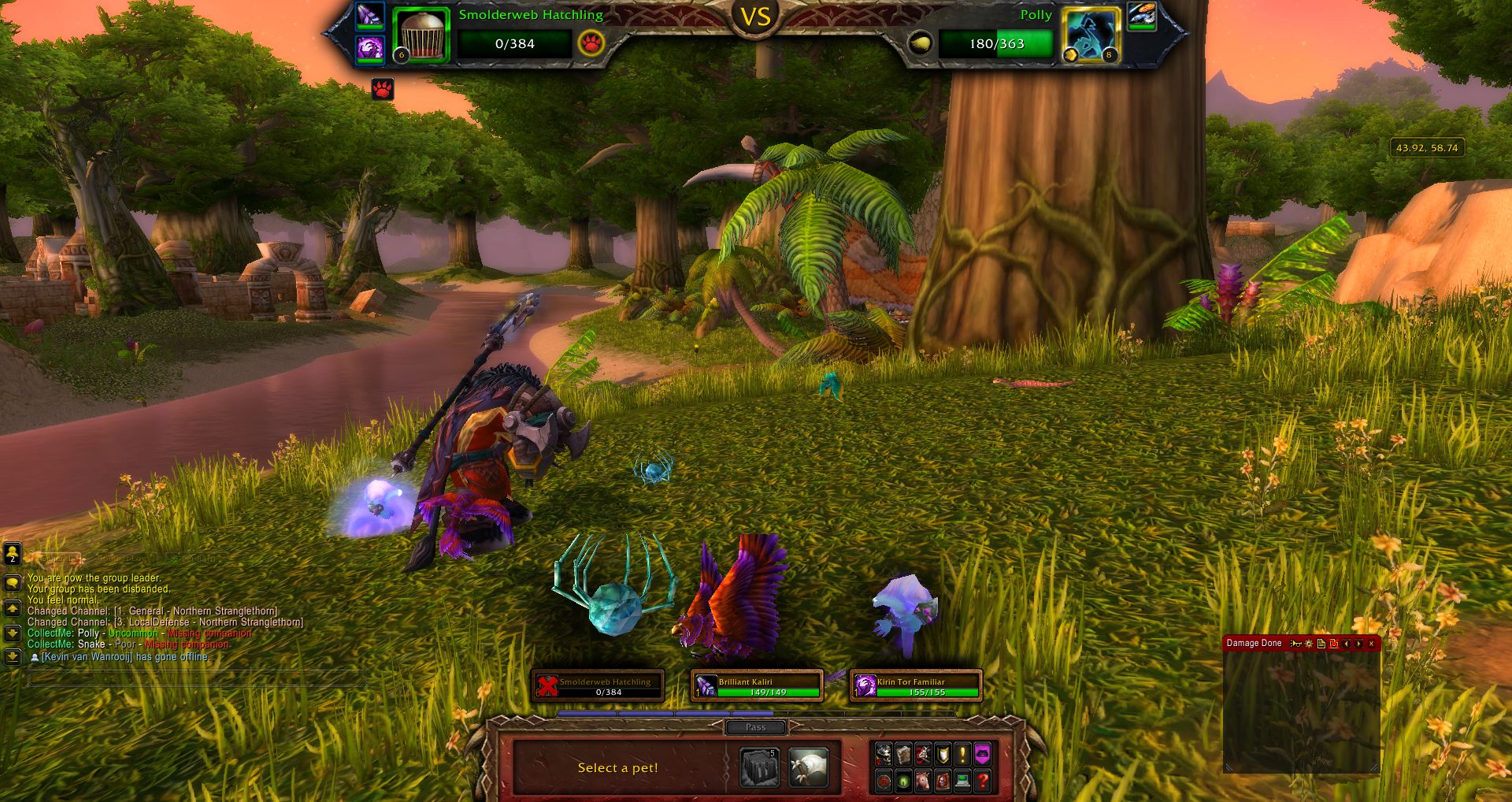
Task: Open the shield guild micro button
Action: [x=943, y=755]
